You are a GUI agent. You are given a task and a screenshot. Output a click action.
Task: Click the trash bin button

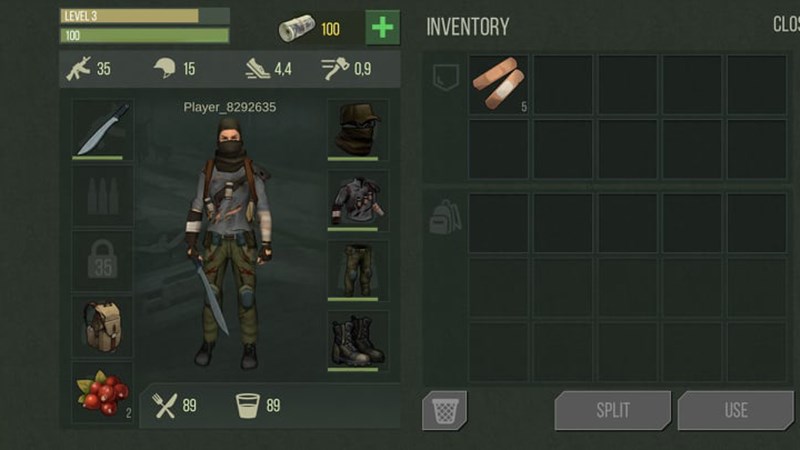pos(444,410)
